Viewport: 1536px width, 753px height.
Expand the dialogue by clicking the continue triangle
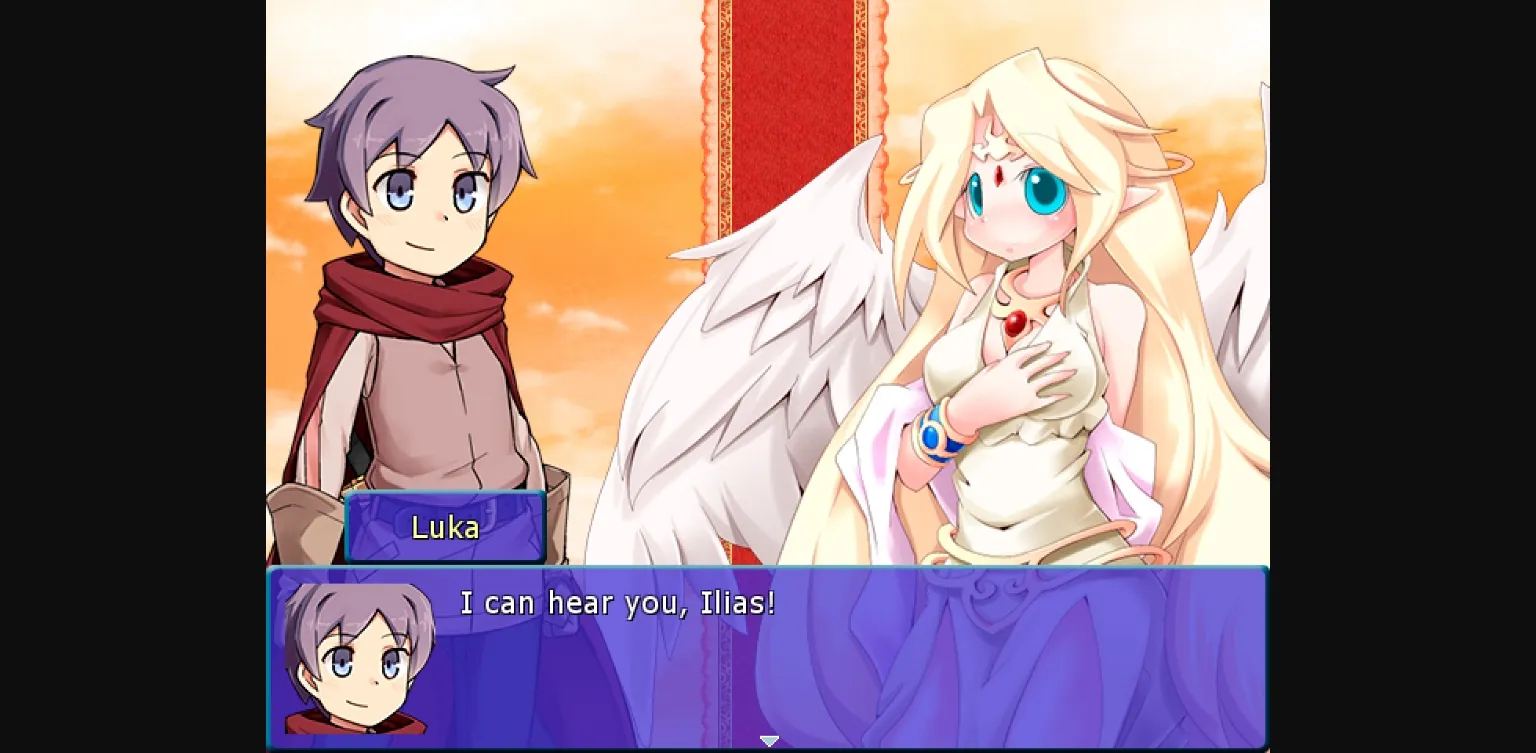tap(769, 740)
